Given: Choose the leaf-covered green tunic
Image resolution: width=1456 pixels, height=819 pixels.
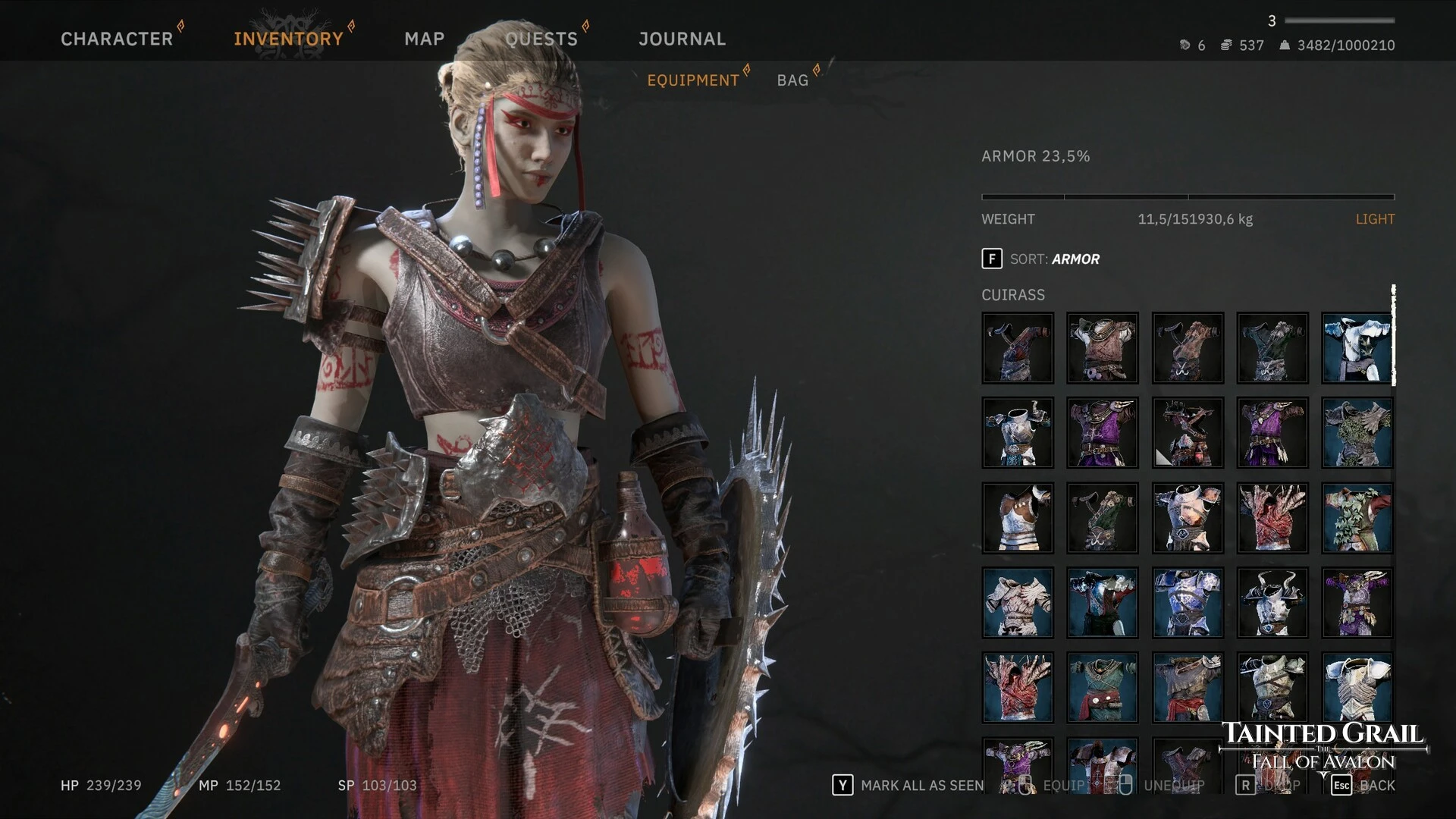Looking at the screenshot, I should (1357, 518).
